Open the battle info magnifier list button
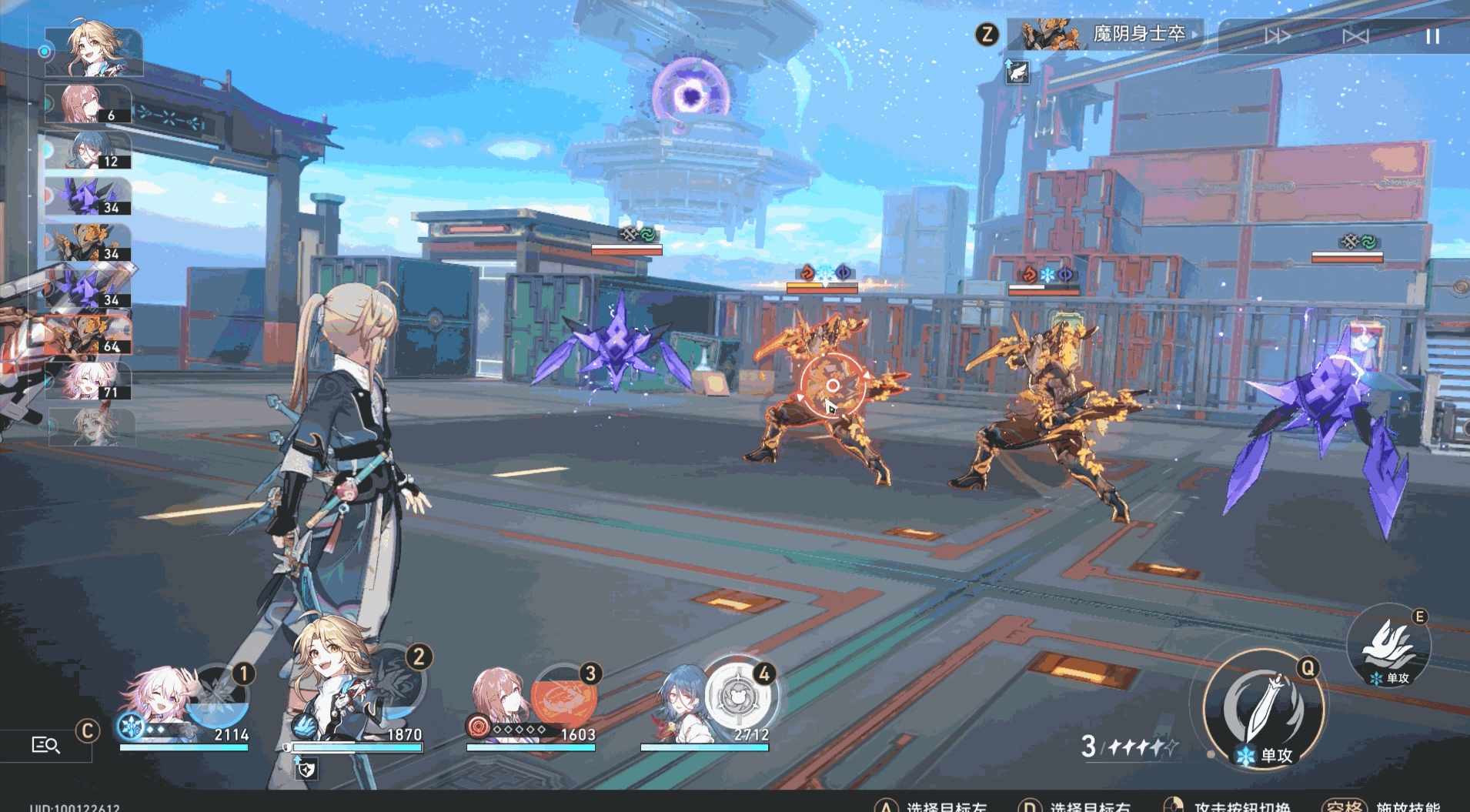Image resolution: width=1470 pixels, height=812 pixels. (x=45, y=744)
